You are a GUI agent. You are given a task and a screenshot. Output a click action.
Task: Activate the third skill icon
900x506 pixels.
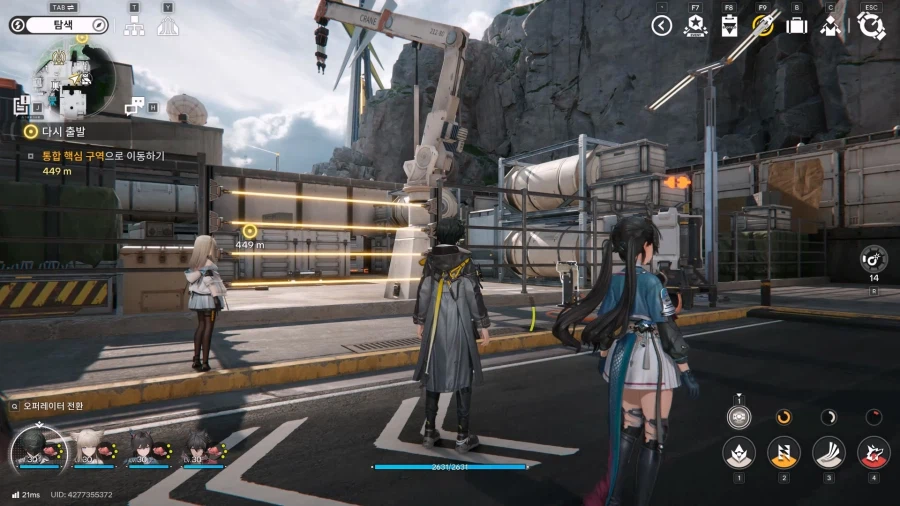click(x=828, y=452)
